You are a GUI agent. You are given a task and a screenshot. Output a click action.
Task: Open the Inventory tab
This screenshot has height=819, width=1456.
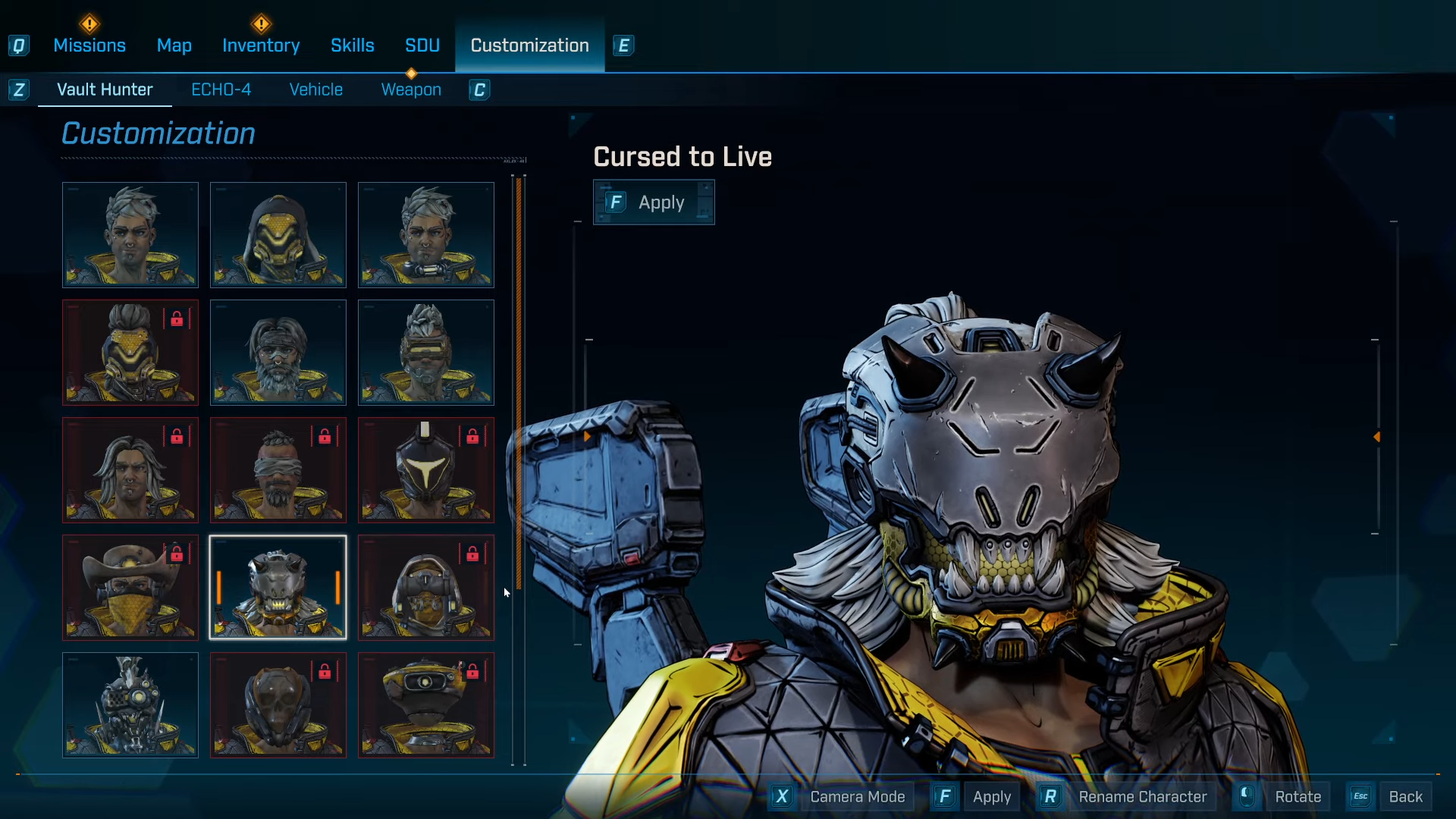click(x=261, y=45)
